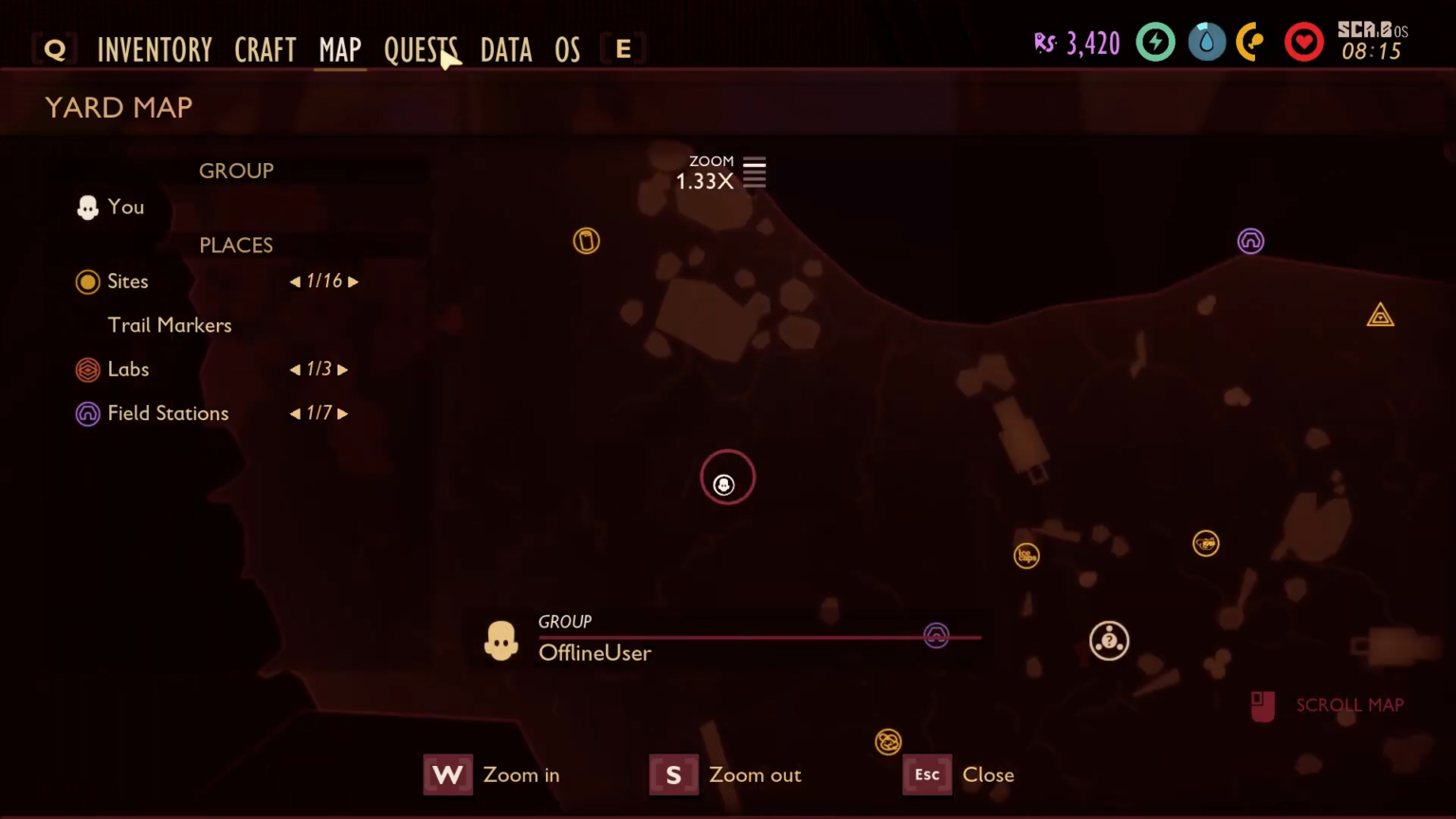
Task: Toggle visibility of Sites markers
Action: (x=87, y=281)
